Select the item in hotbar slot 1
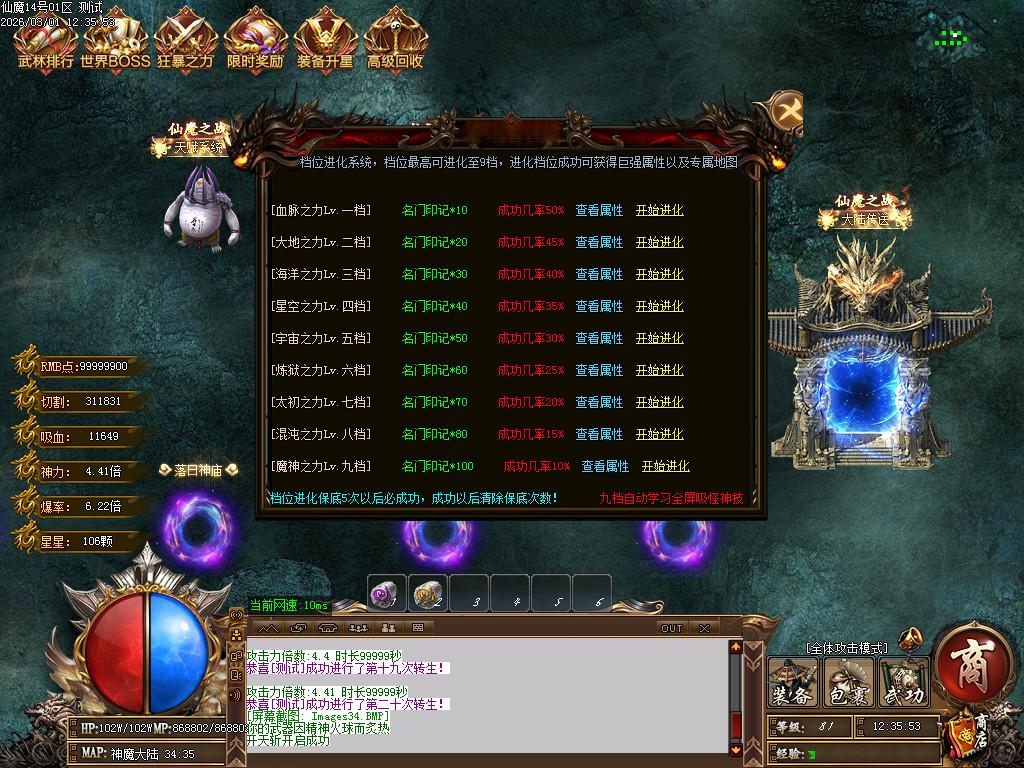The image size is (1024, 768). [x=386, y=593]
